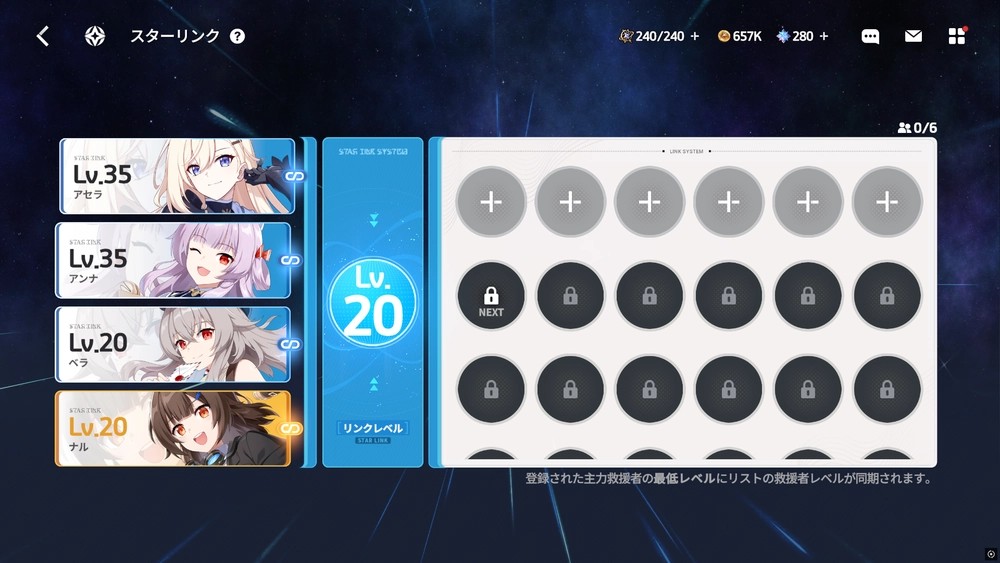This screenshot has height=563, width=1000.
Task: Add crystals with the plus beside 280
Action: [824, 37]
